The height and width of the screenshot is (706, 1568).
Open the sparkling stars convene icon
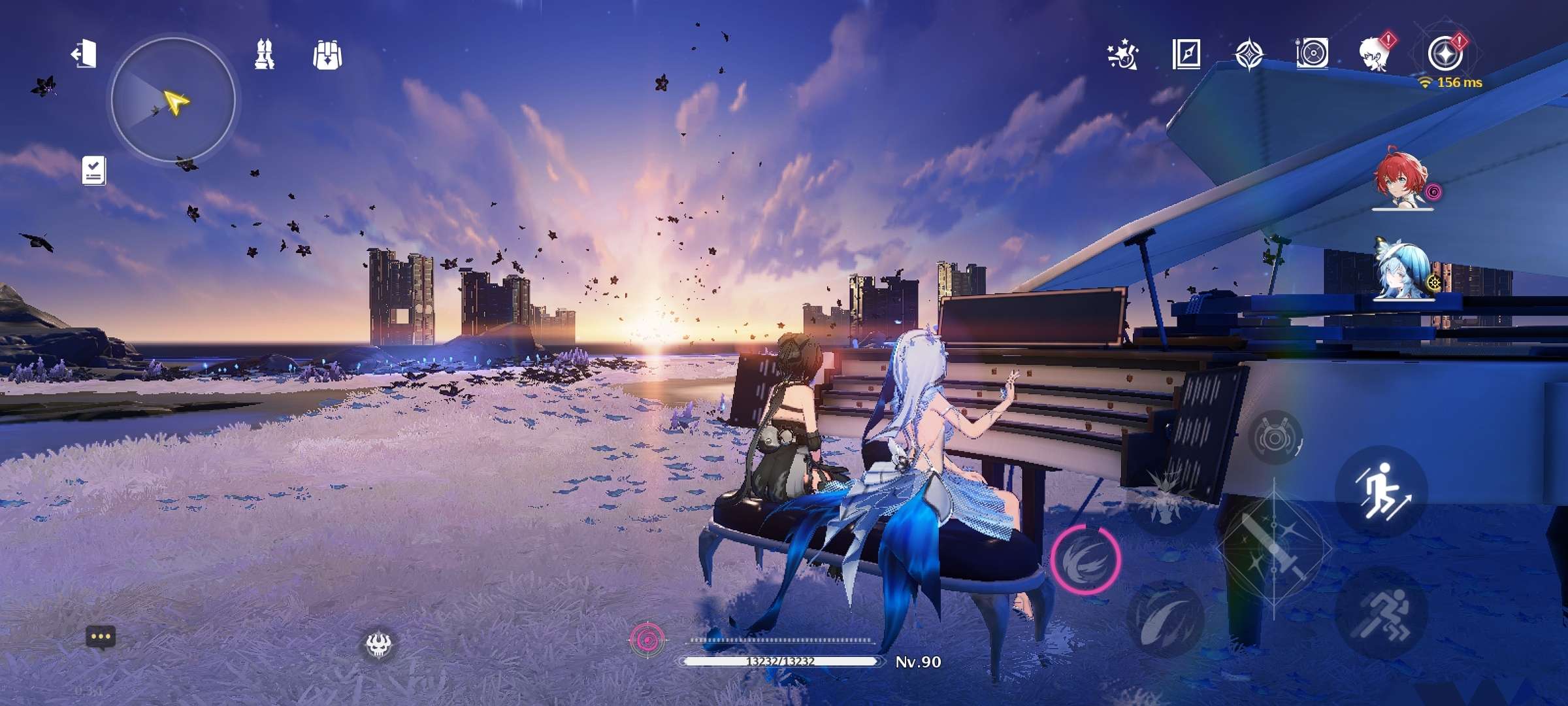1123,55
